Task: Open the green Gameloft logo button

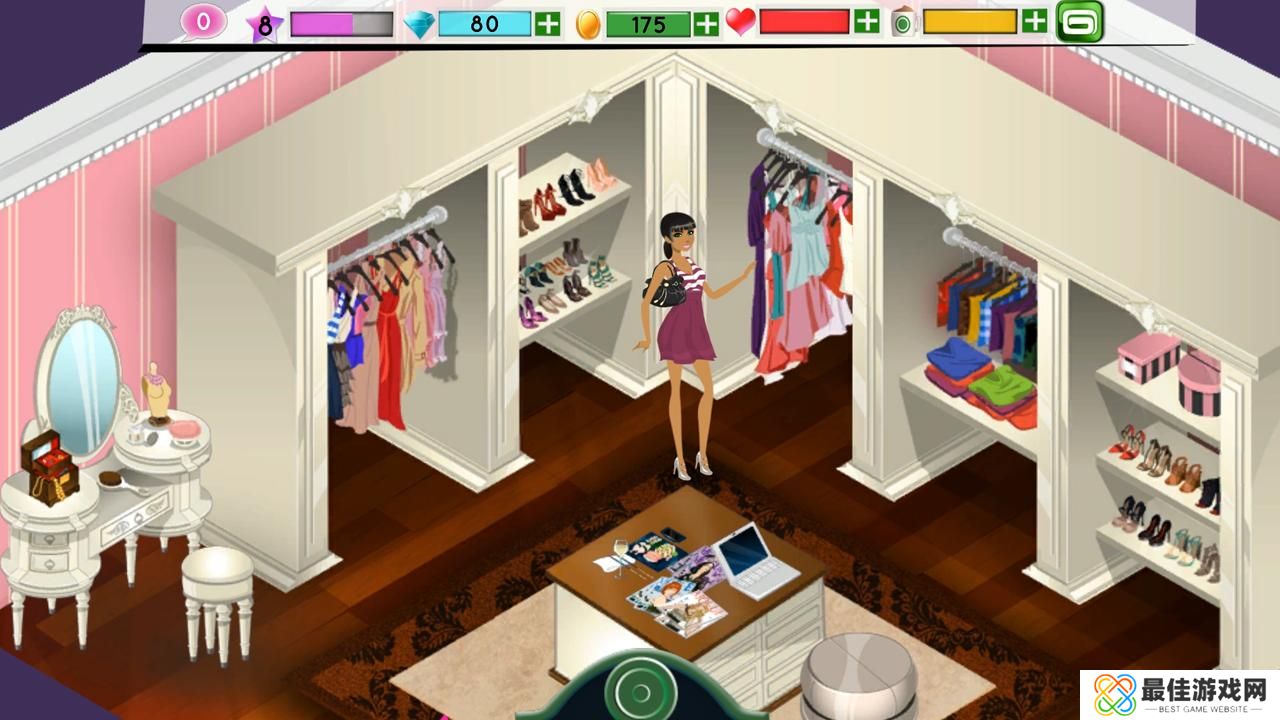Action: [1080, 21]
